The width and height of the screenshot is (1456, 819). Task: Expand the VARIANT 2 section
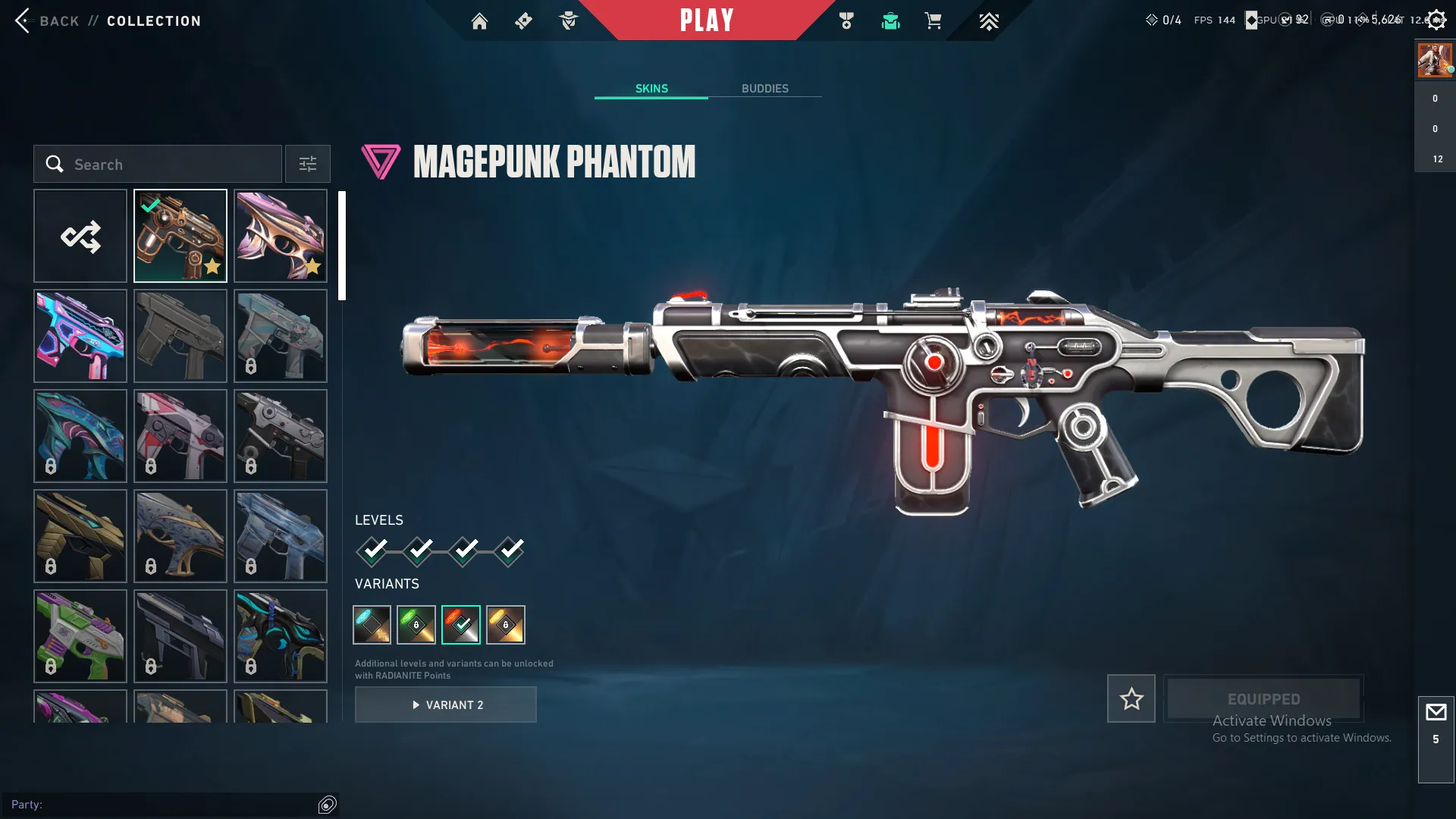(x=446, y=704)
